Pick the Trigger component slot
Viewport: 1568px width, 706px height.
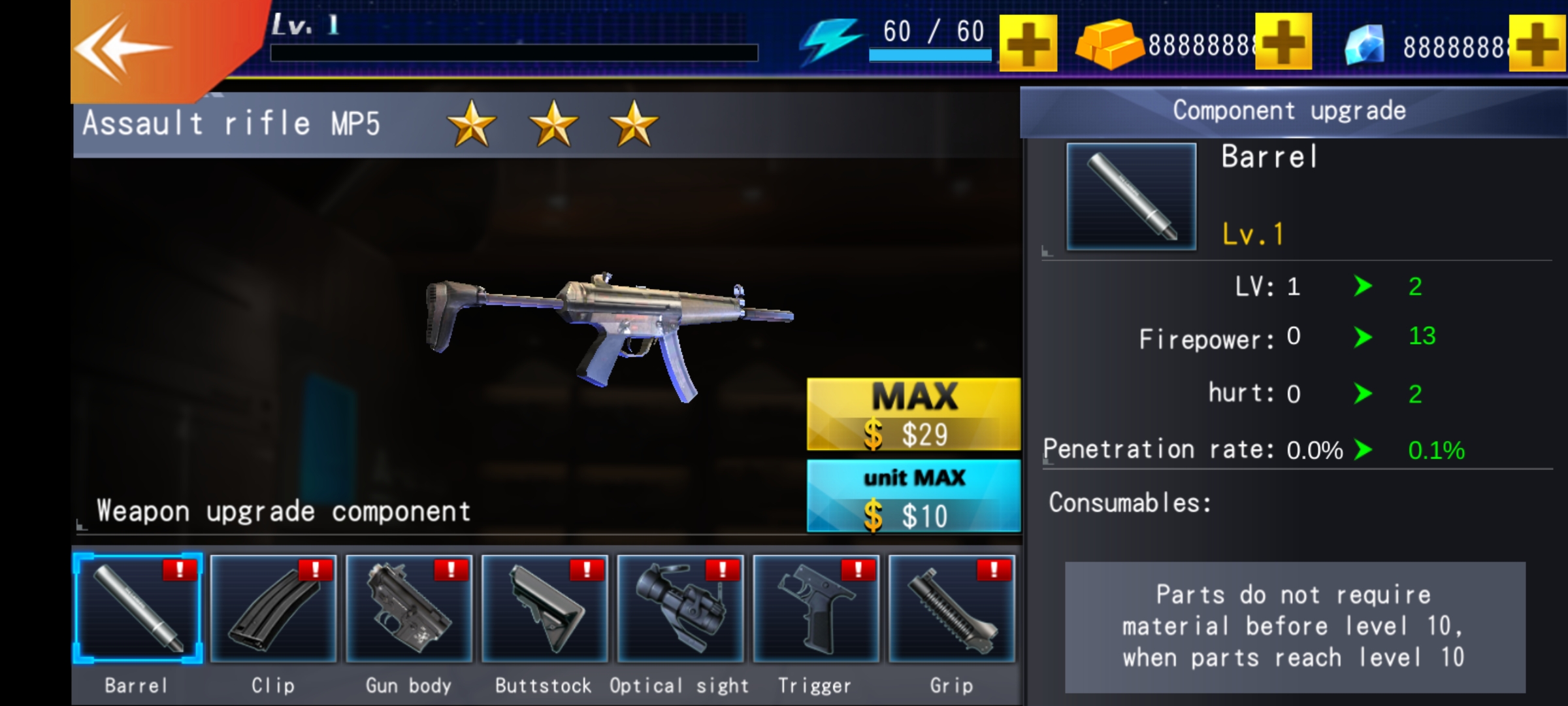[816, 609]
